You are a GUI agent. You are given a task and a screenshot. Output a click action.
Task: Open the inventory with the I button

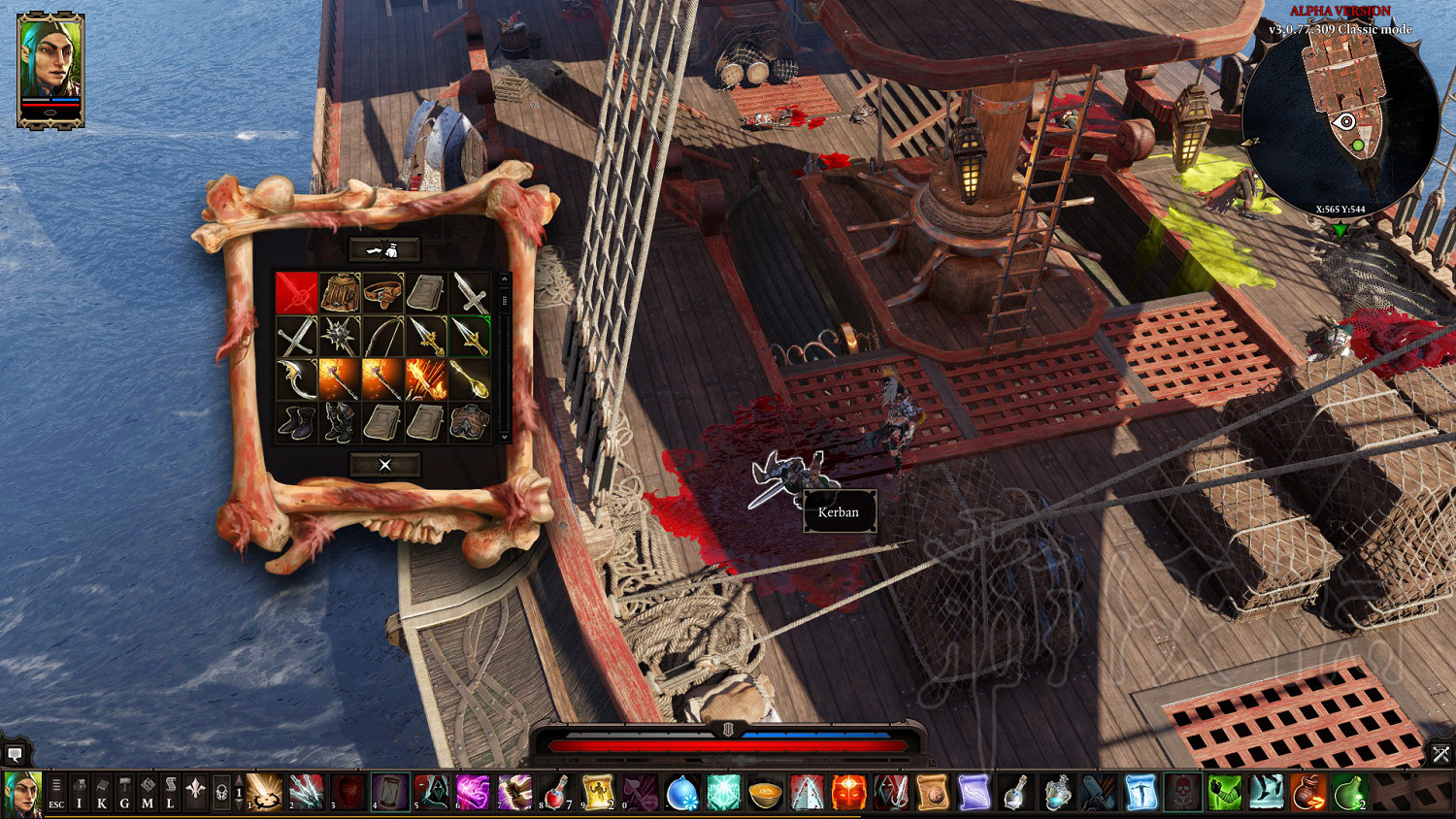(80, 794)
